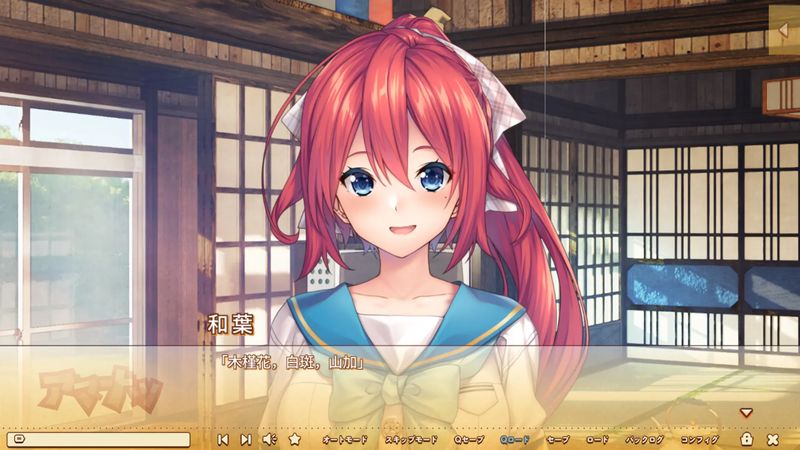The image size is (800, 450).
Task: Jump ahead with the next-scene arrow
Action: point(245,439)
